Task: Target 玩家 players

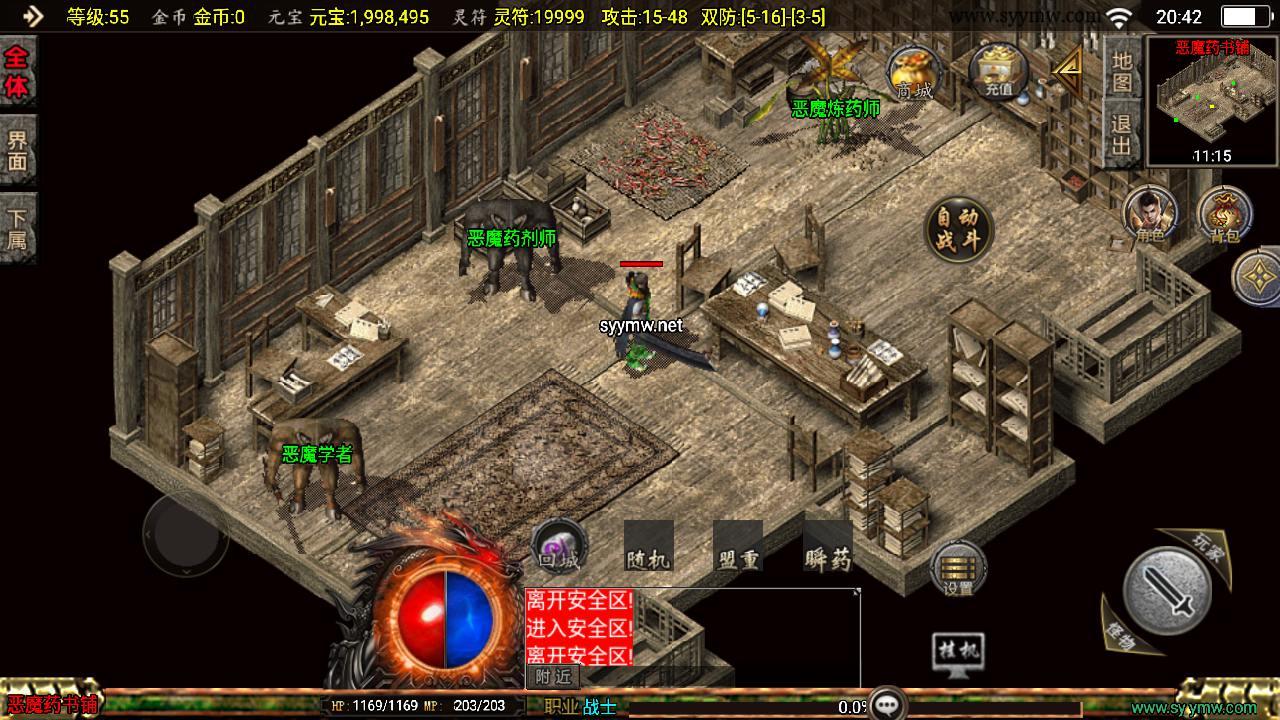Action: (1207, 546)
